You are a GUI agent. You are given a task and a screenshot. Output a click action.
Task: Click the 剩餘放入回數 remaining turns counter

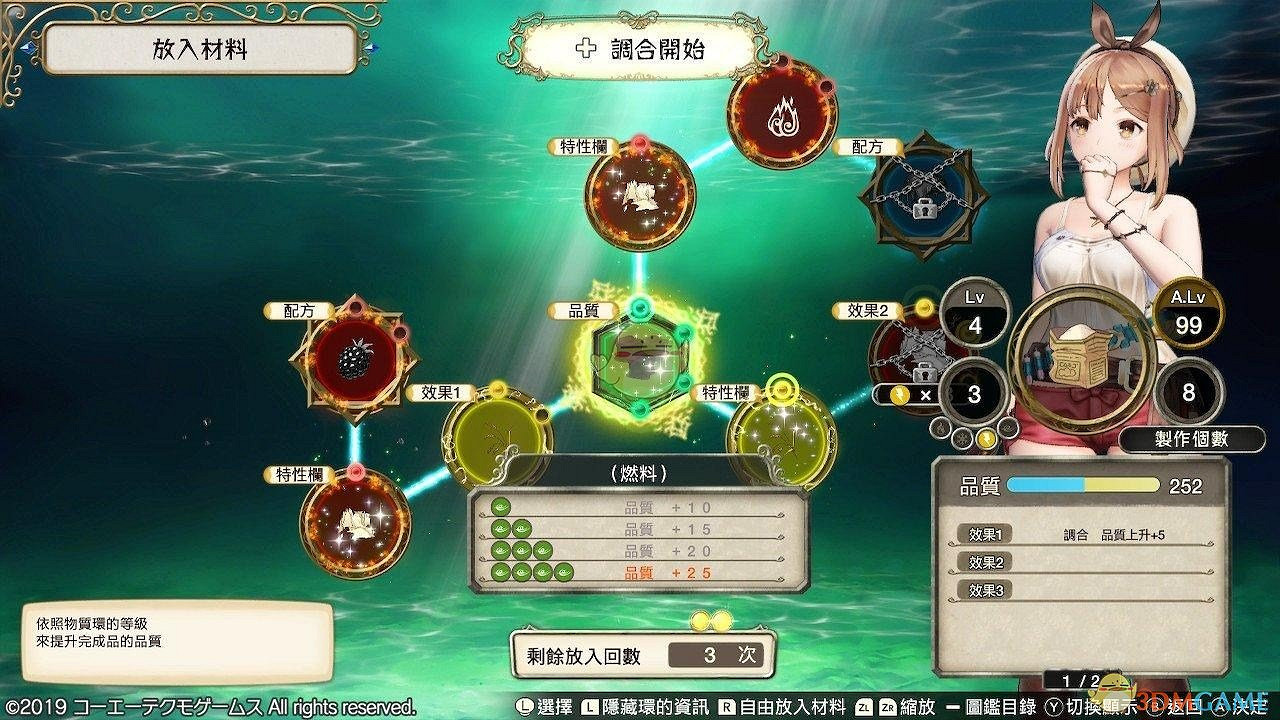click(x=641, y=653)
